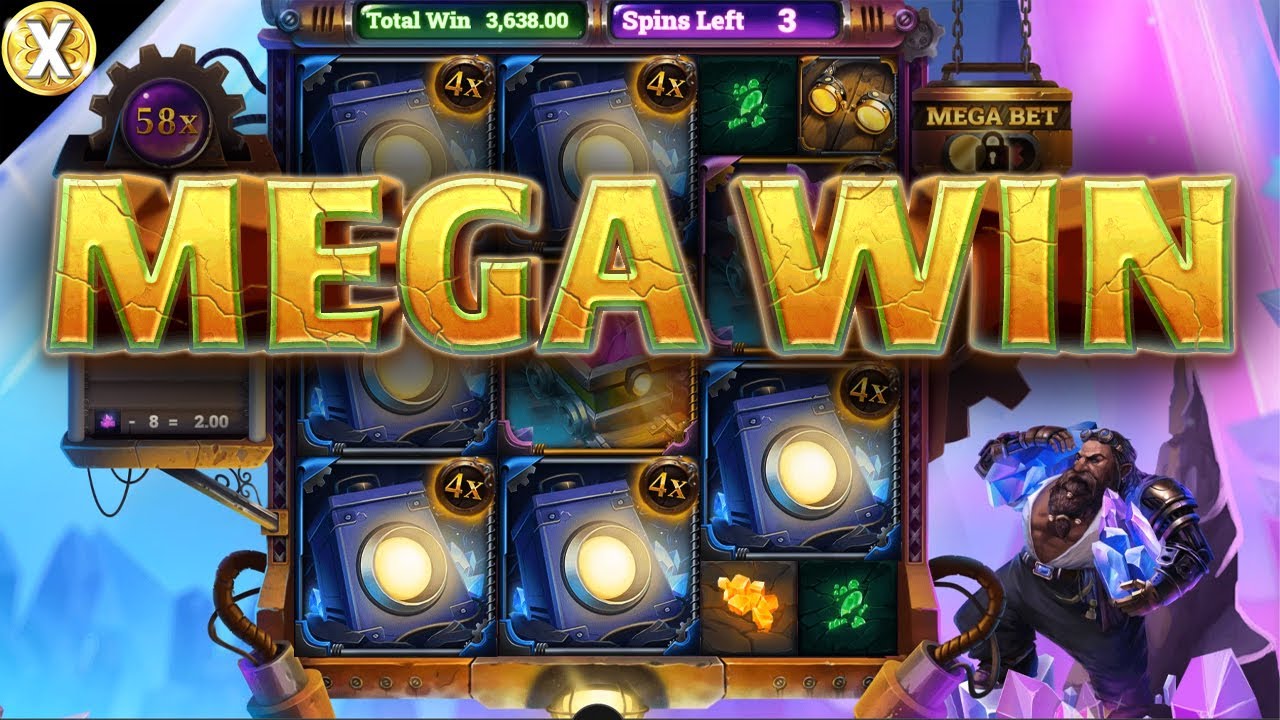Expand the Total Win display panel
The image size is (1280, 720).
click(470, 18)
